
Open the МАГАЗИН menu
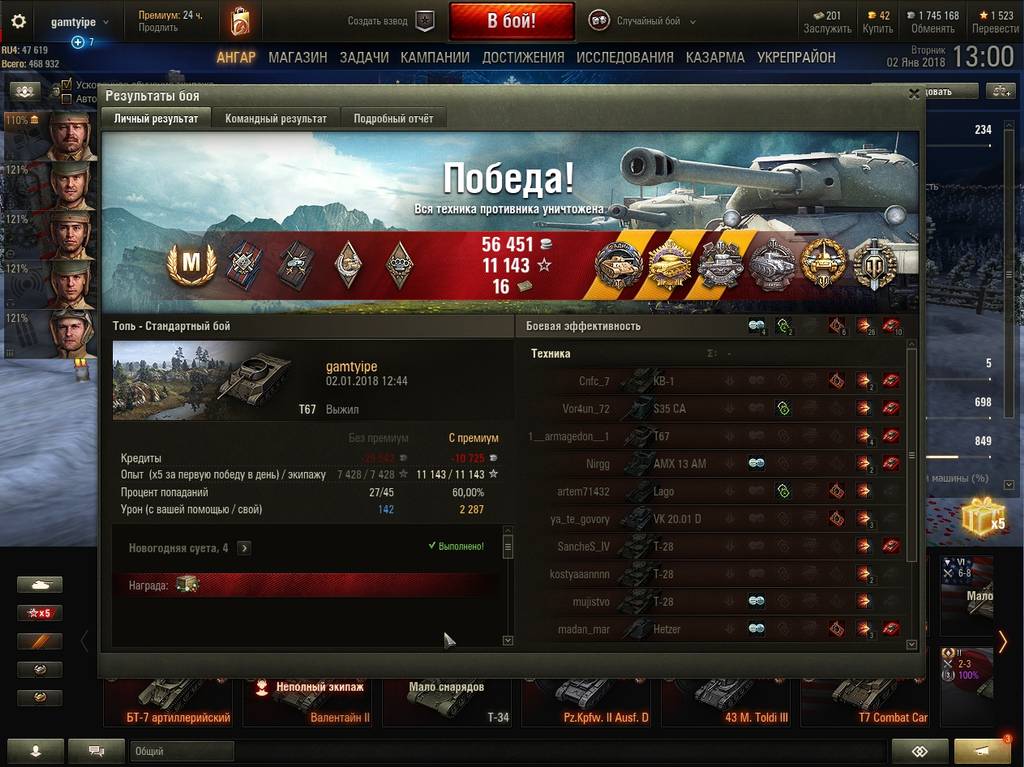(x=297, y=58)
